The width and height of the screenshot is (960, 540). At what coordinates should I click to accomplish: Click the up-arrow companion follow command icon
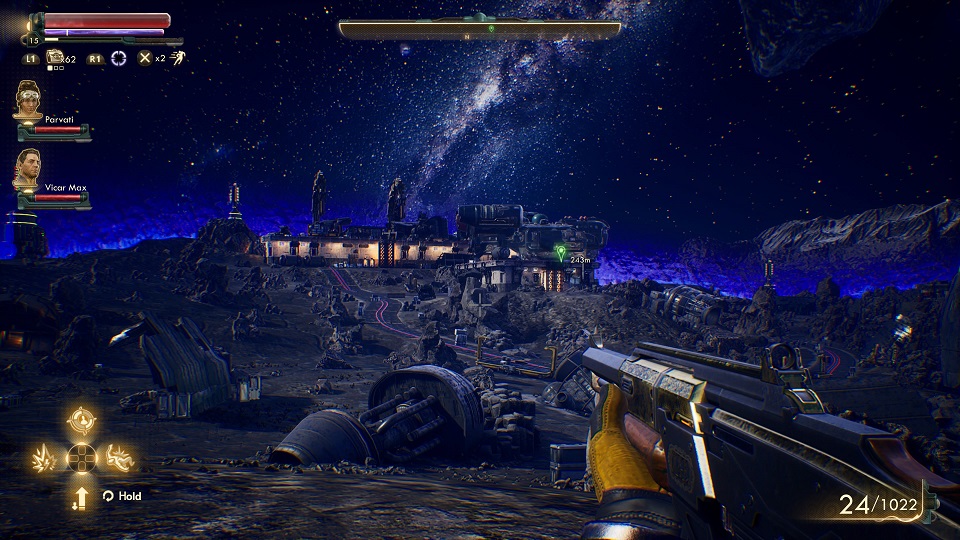(x=81, y=496)
